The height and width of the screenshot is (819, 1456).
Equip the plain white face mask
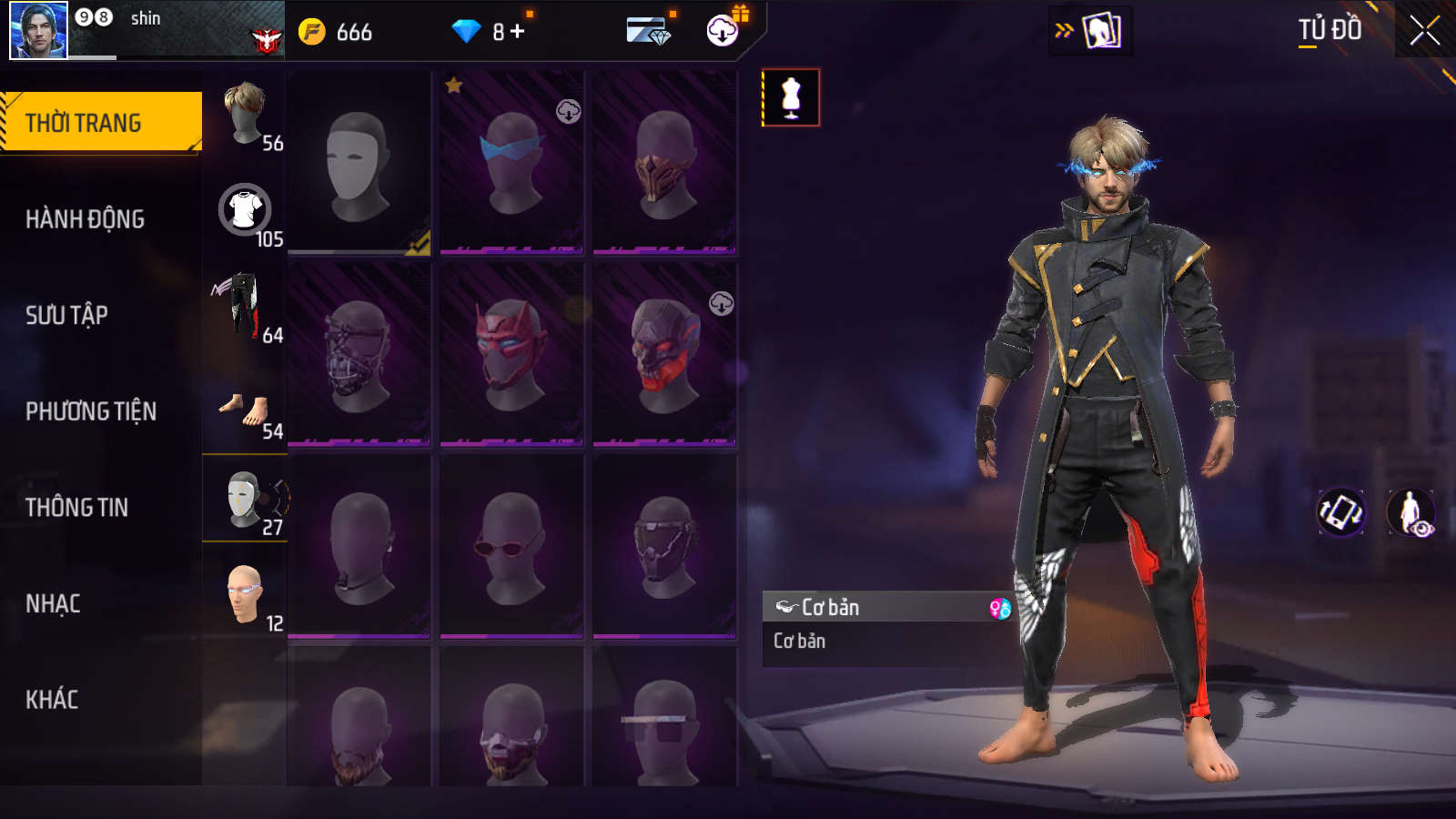[x=359, y=162]
